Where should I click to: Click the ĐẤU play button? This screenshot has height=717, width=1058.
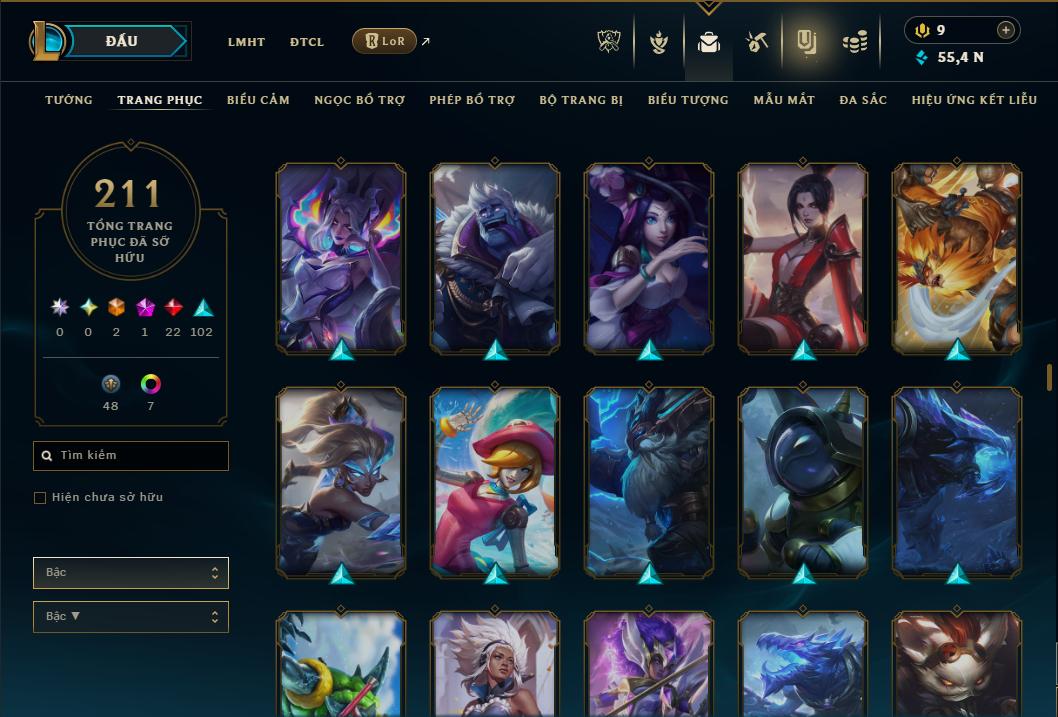click(x=122, y=41)
